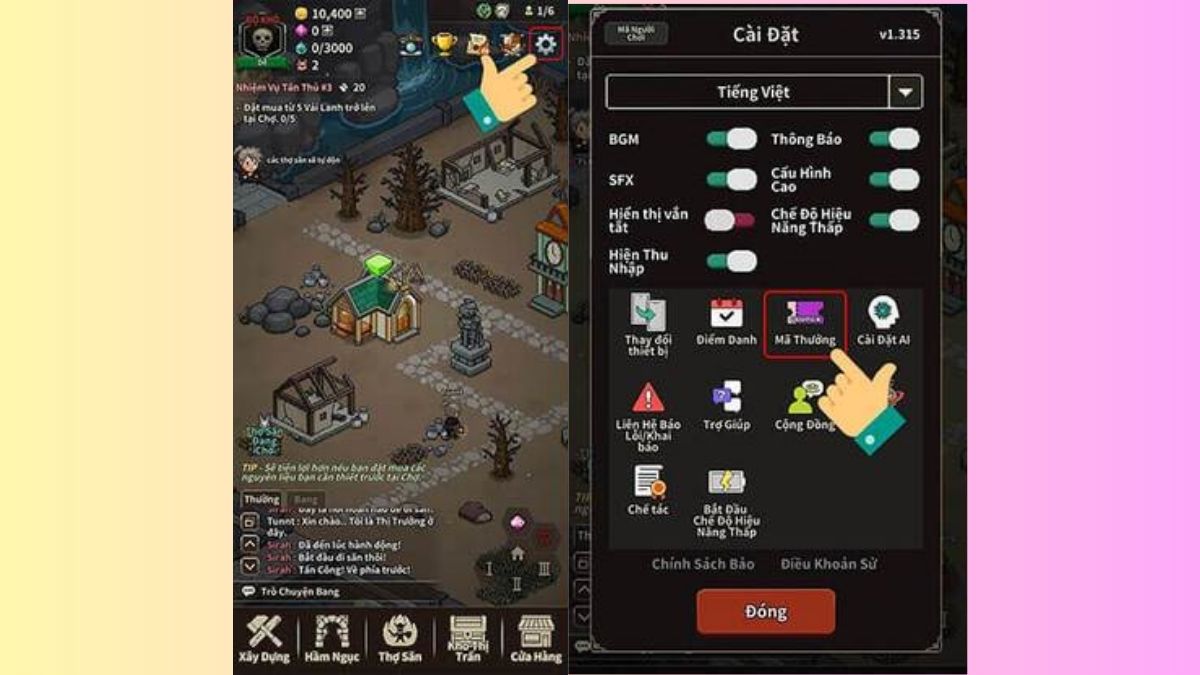Toggle Hiển thị vắn tắt switch

tap(731, 220)
